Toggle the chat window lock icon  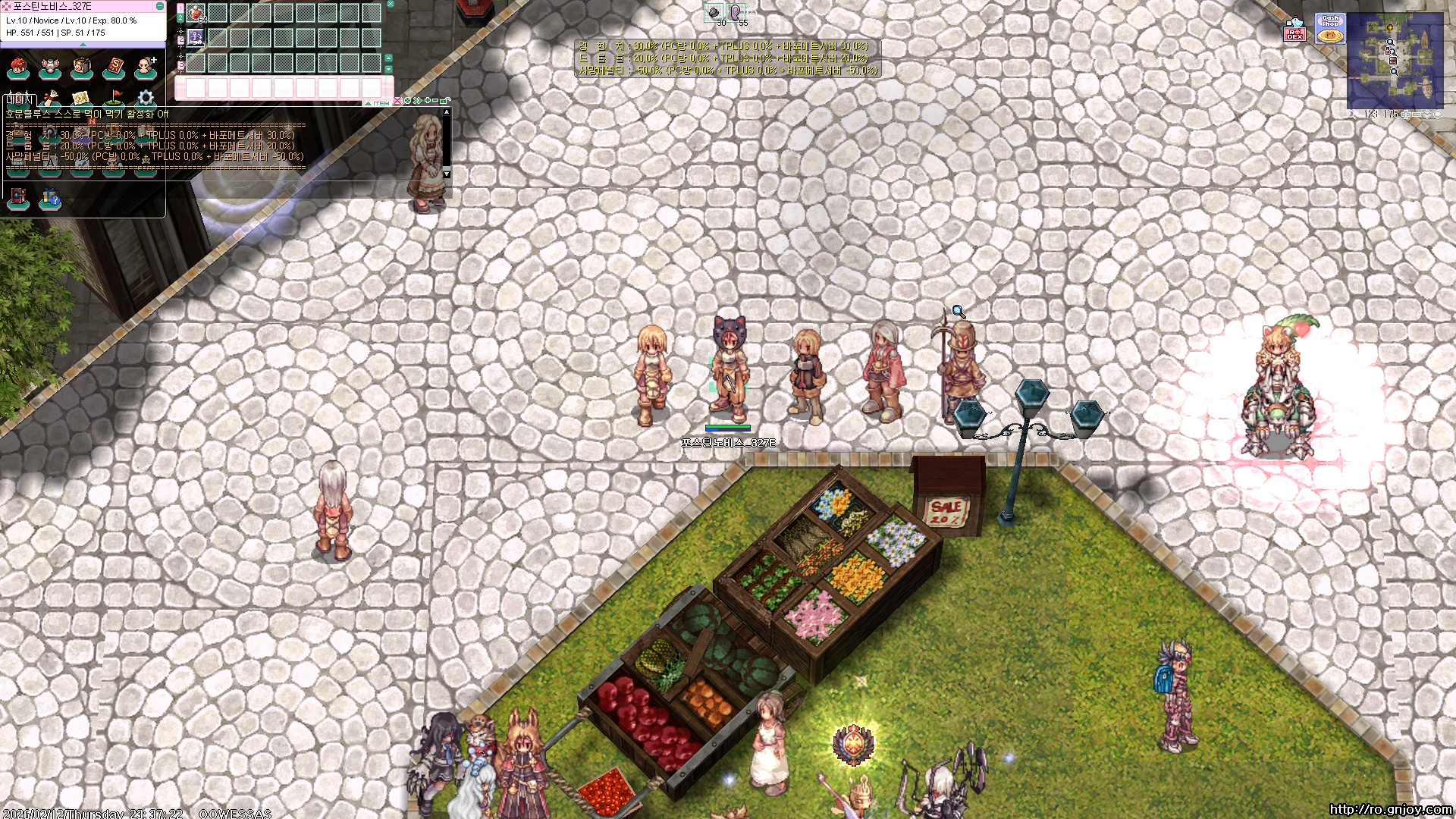(445, 101)
